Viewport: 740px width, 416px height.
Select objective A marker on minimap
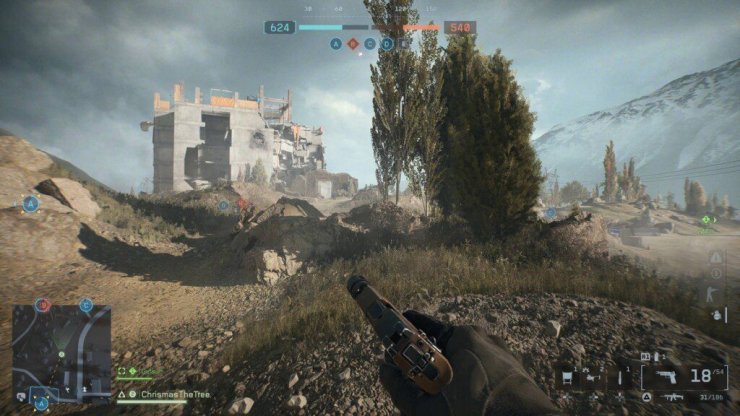click(41, 403)
